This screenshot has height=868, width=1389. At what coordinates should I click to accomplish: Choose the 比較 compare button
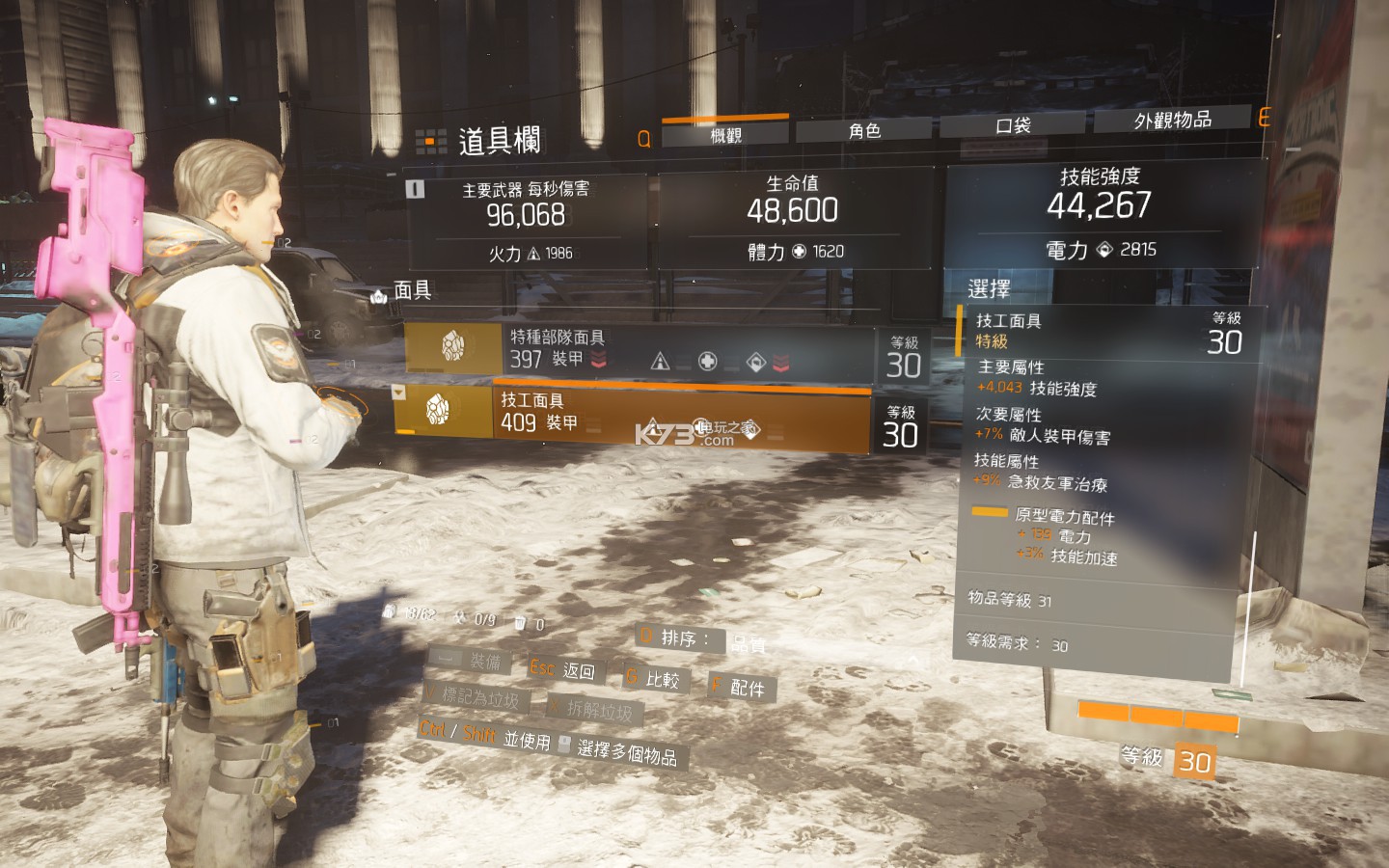[x=653, y=679]
